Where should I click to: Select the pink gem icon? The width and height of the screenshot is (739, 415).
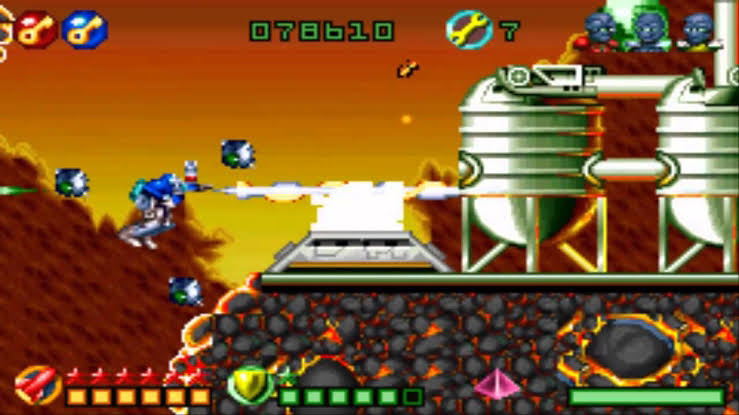point(495,385)
